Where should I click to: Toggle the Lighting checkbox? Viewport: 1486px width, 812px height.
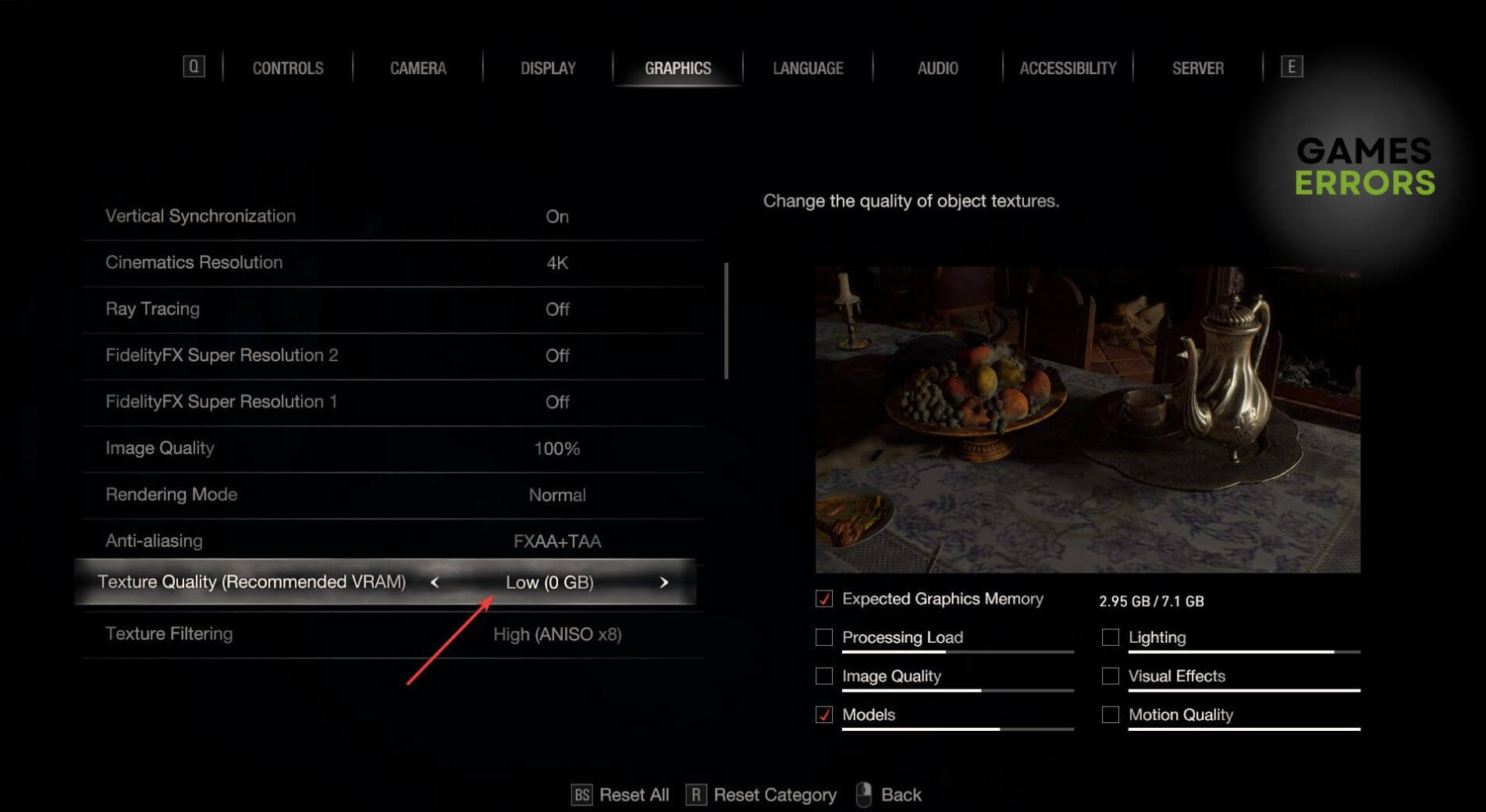[x=1110, y=637]
